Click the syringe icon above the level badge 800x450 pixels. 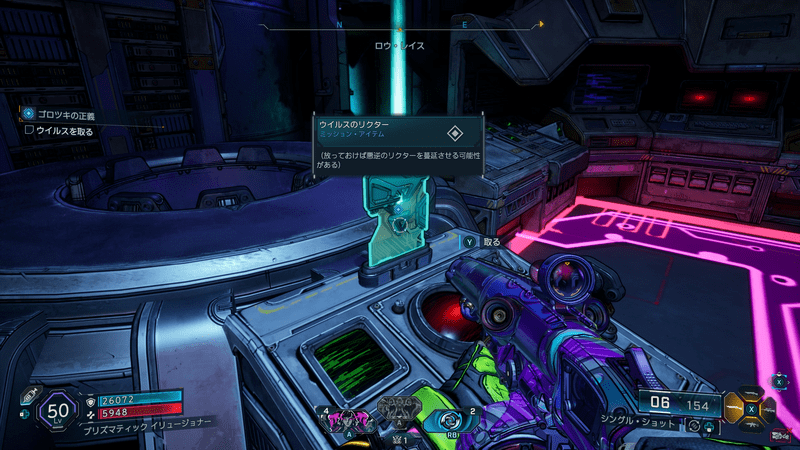(29, 395)
